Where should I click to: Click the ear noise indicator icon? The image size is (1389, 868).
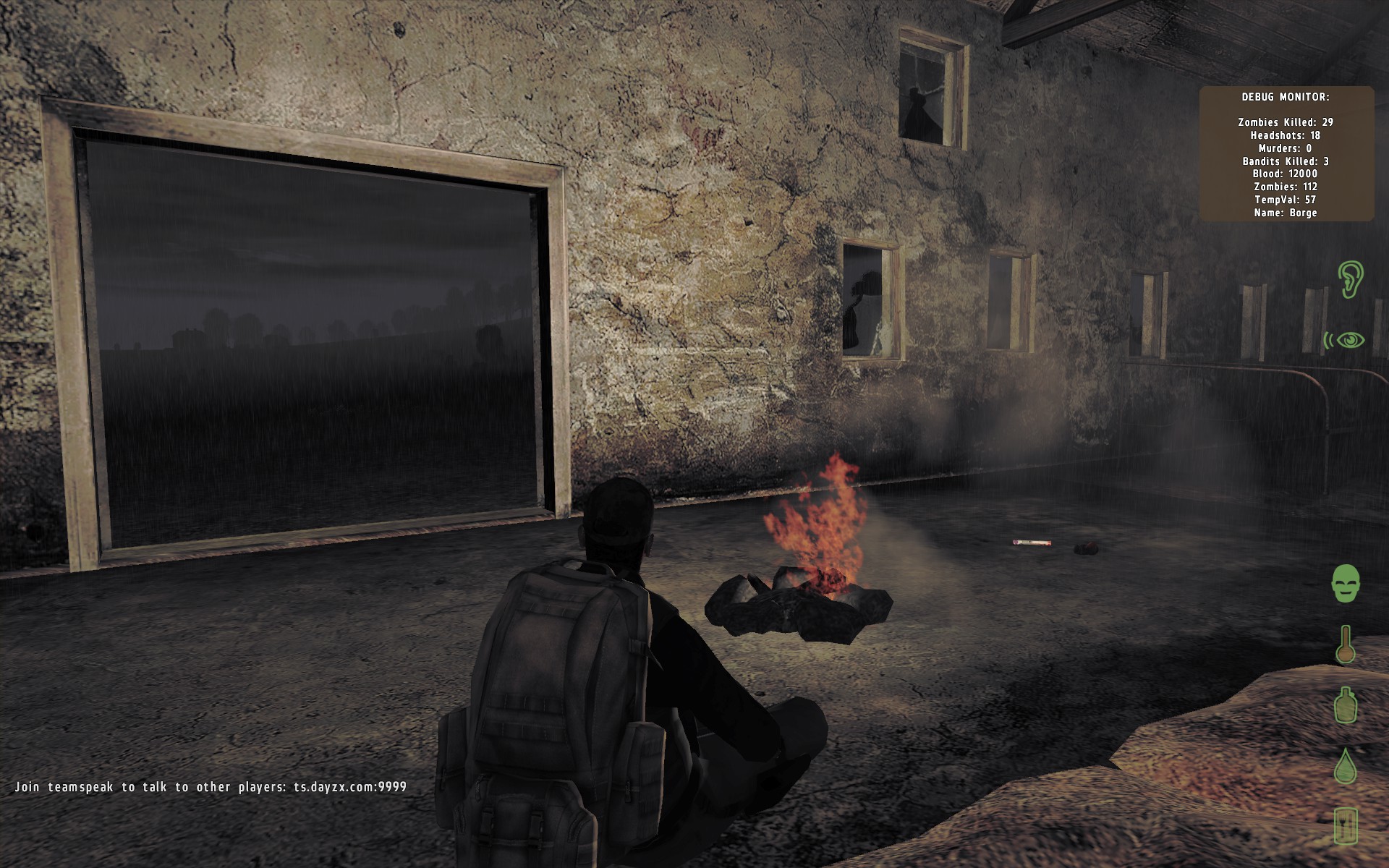point(1350,279)
